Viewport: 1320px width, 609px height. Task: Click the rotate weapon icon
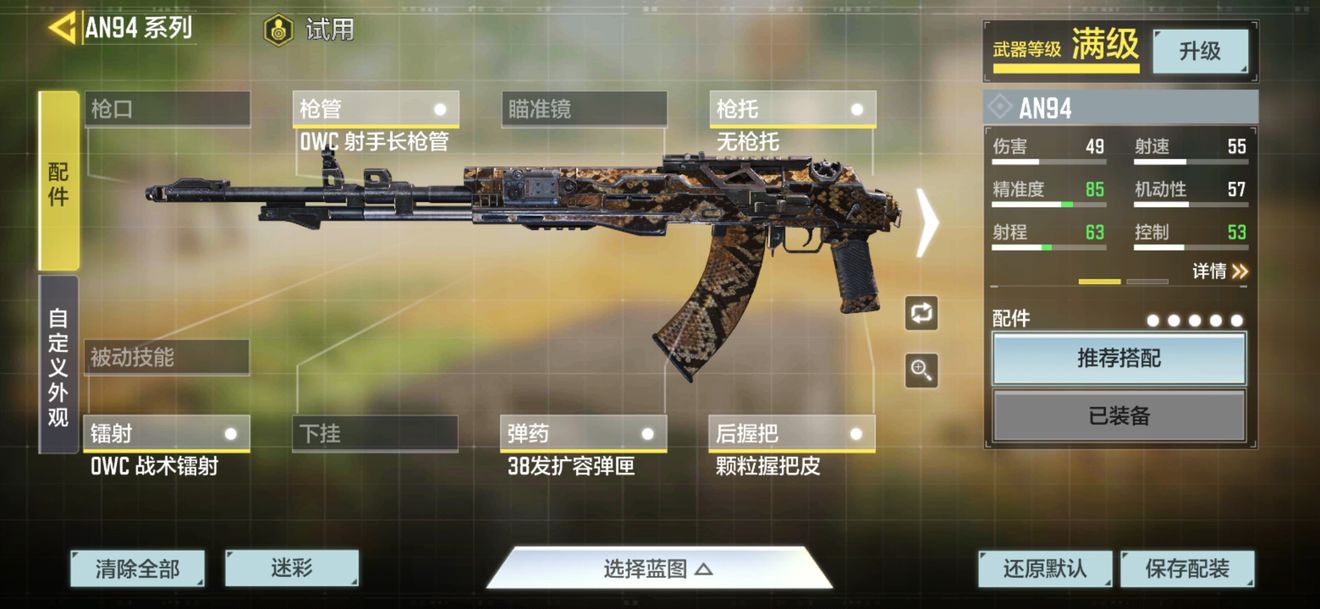921,312
